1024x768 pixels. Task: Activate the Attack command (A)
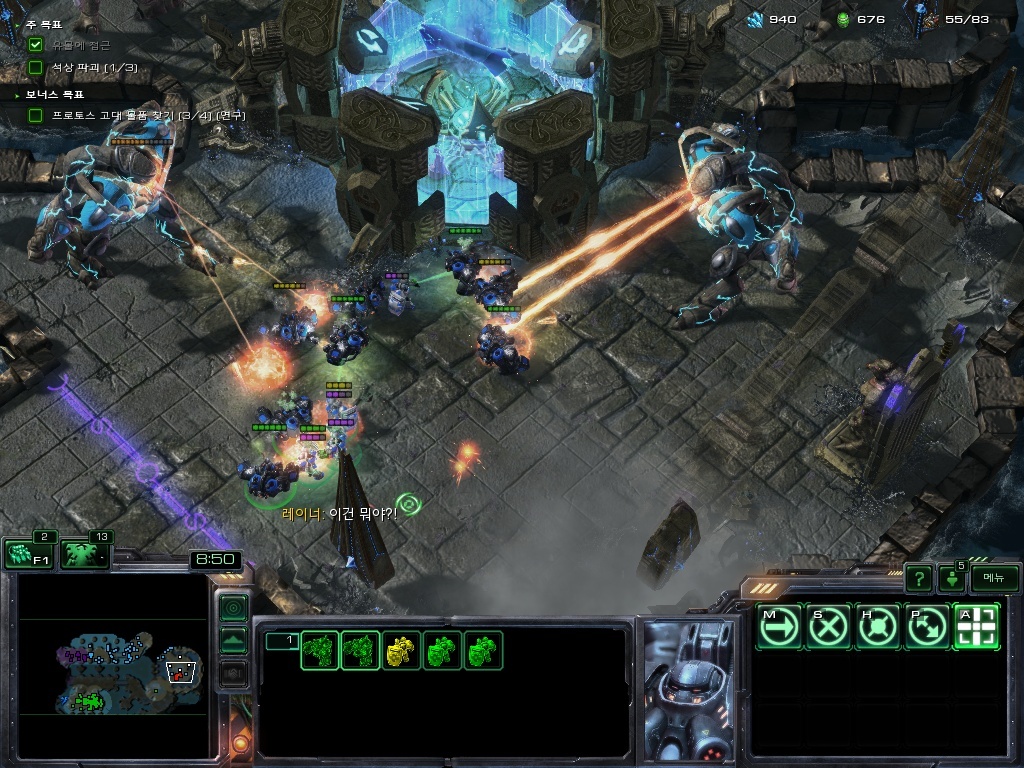tap(976, 627)
